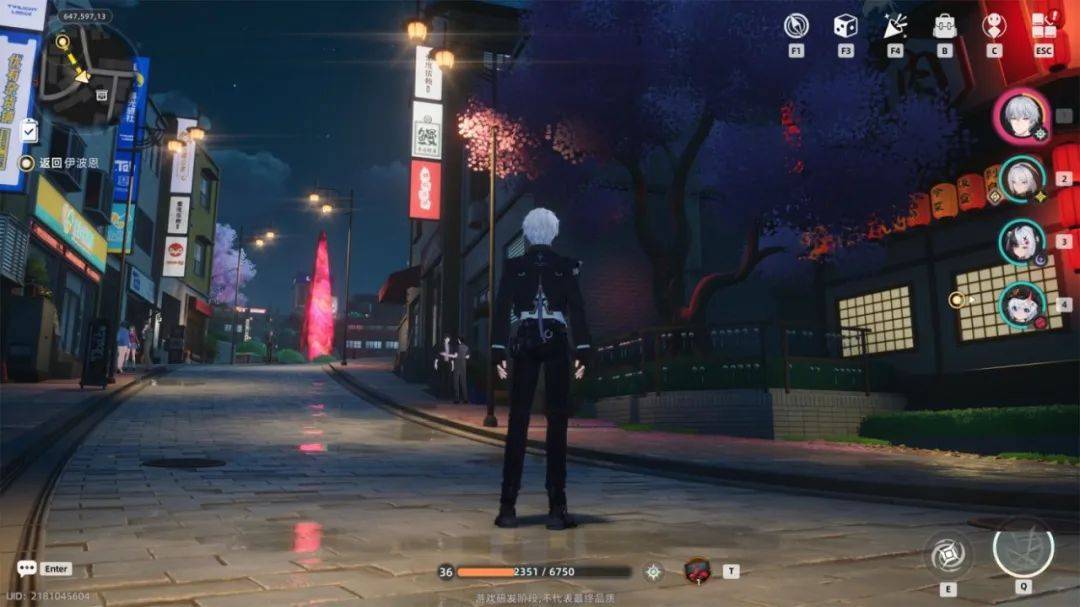This screenshot has height=607, width=1080.
Task: Click the target crosshair icon beside health bar
Action: point(653,571)
